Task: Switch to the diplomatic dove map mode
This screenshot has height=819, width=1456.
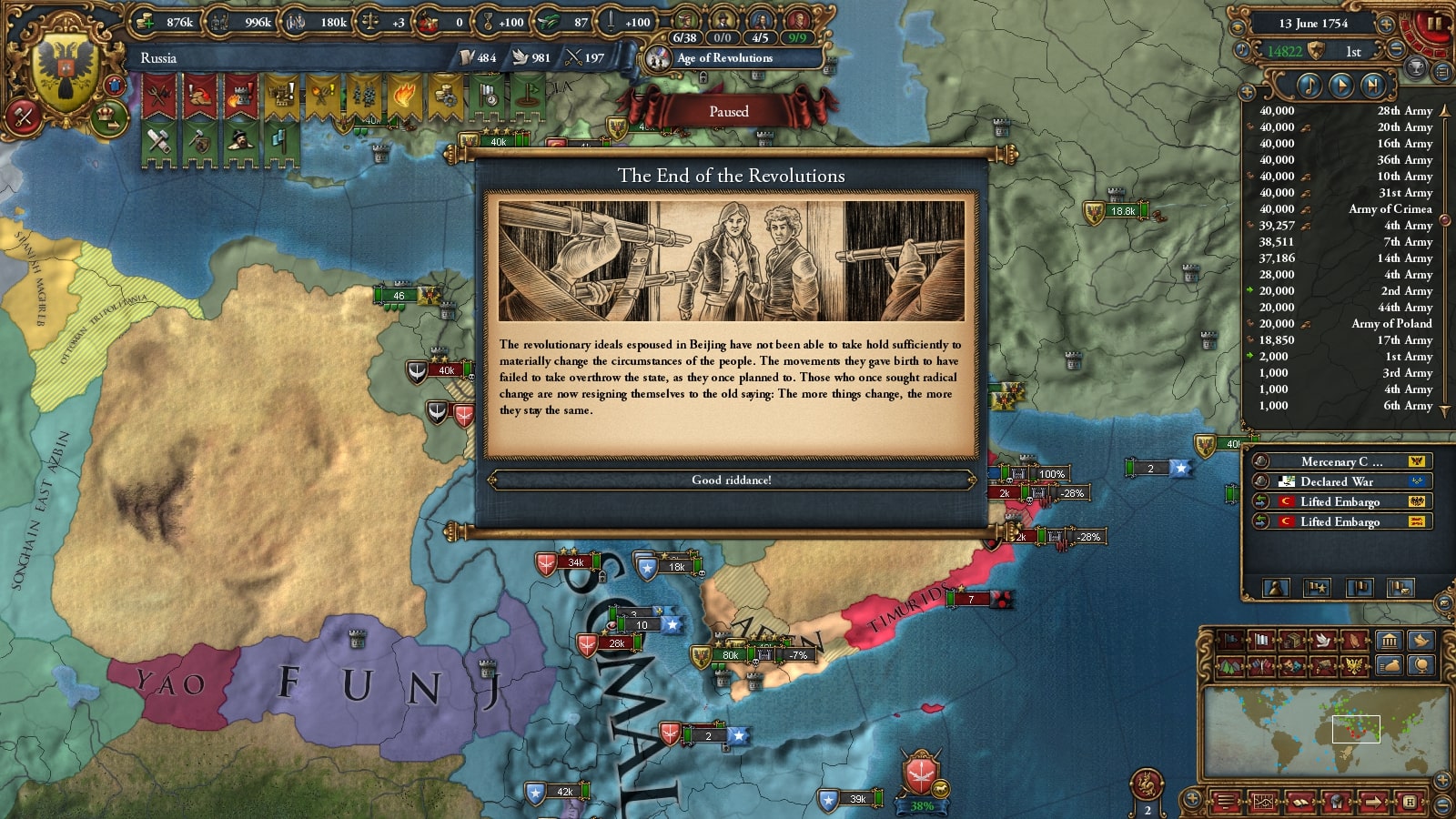Action: point(1322,640)
